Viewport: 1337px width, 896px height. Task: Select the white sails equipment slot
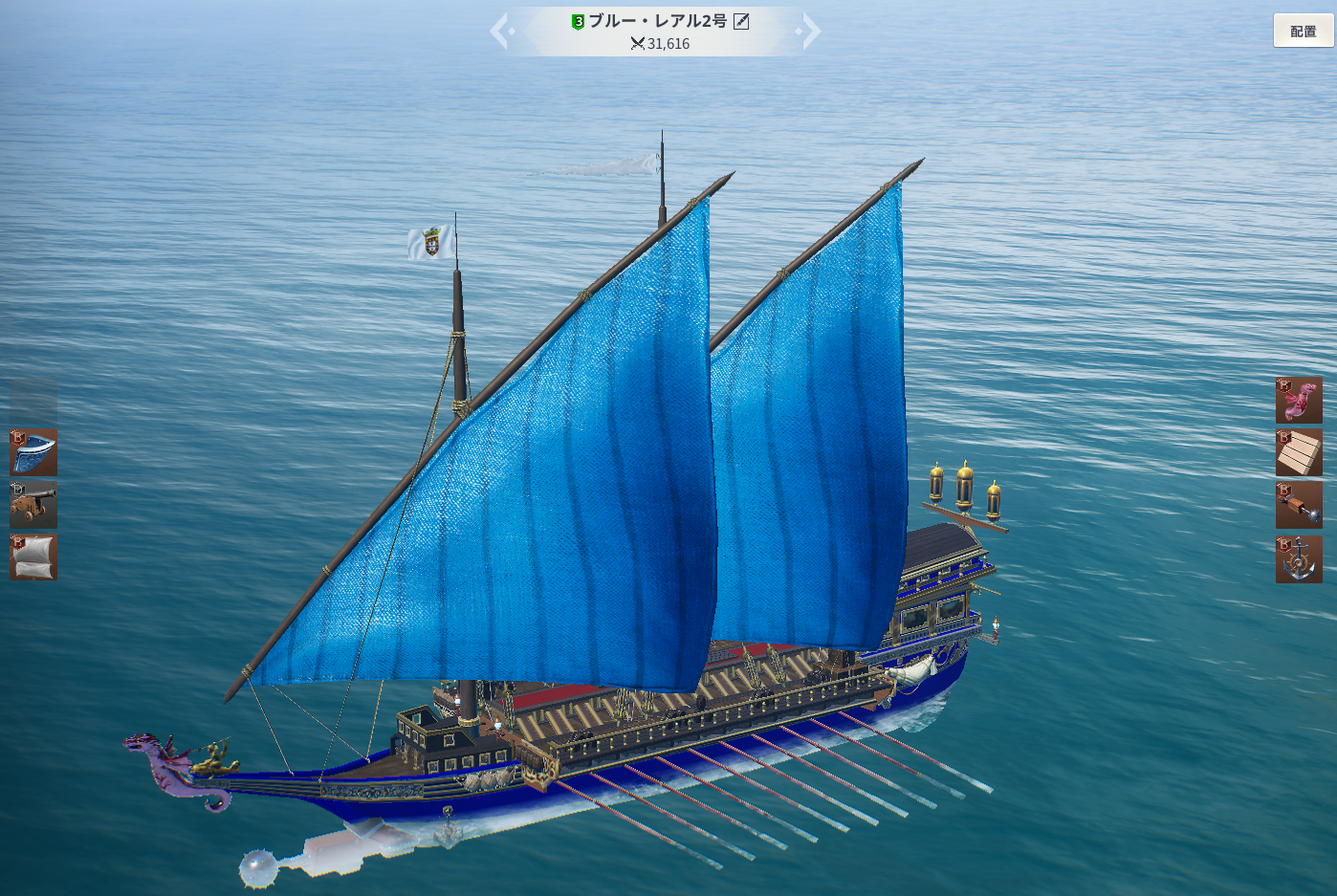click(x=33, y=557)
